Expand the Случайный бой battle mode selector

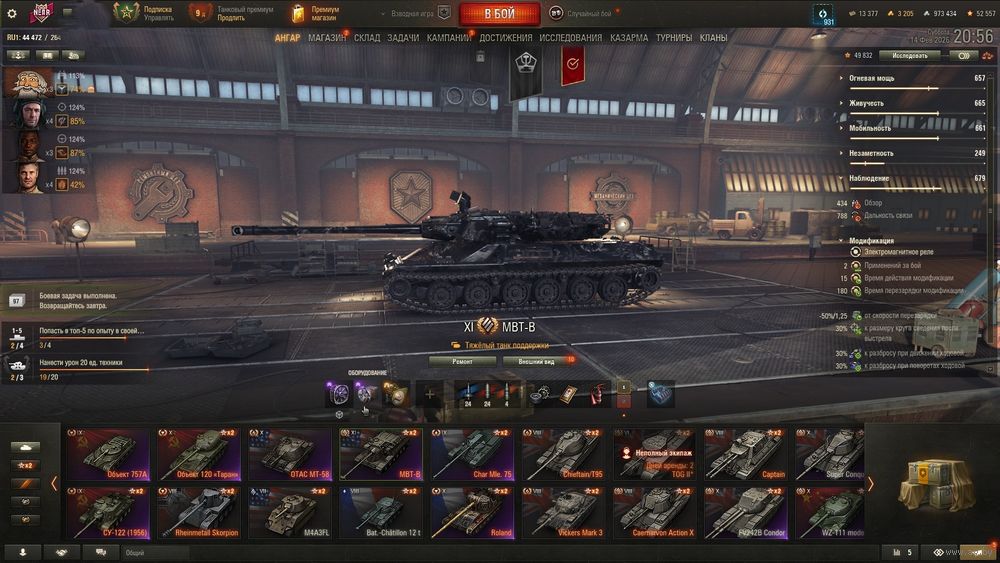[588, 14]
